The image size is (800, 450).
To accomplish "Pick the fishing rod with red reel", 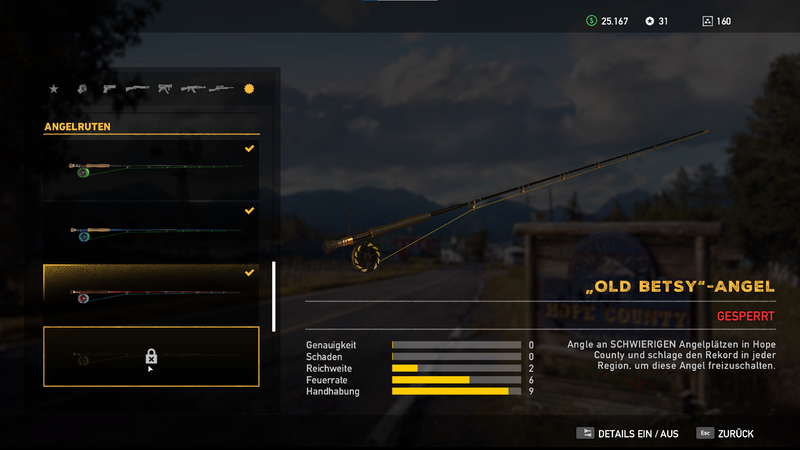I will 151,294.
